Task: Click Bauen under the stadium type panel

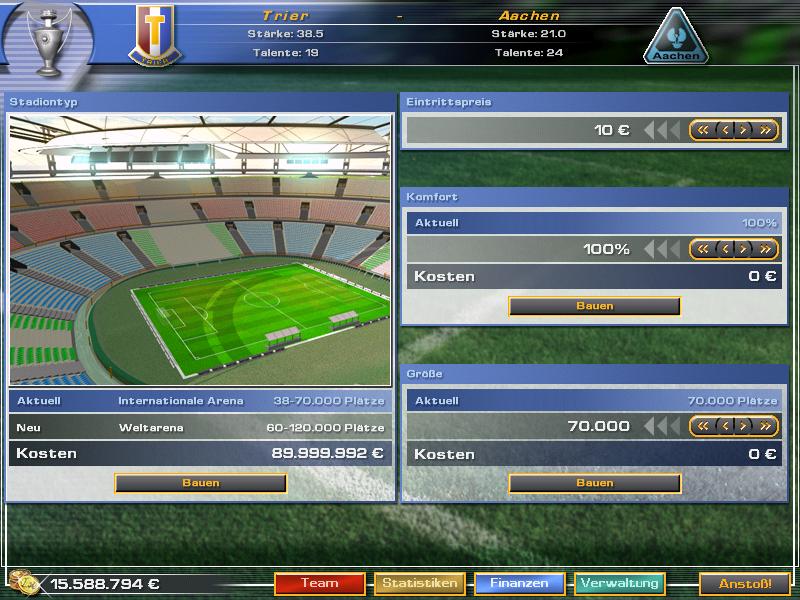Action: point(200,483)
